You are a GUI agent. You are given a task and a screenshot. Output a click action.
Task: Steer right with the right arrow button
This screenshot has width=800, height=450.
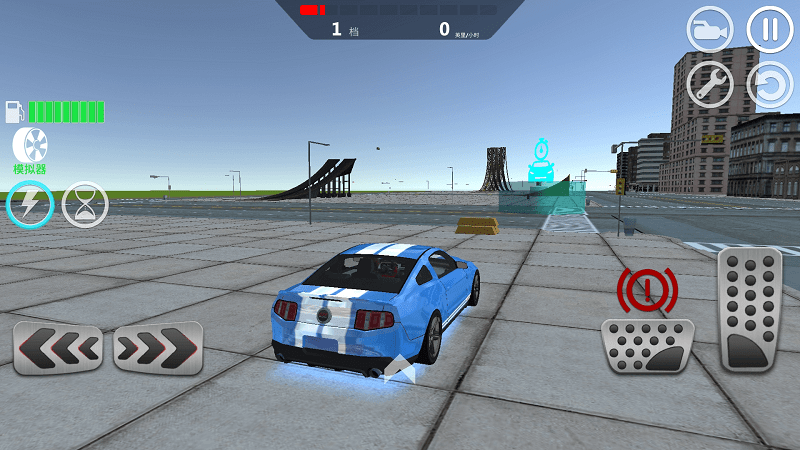157,347
